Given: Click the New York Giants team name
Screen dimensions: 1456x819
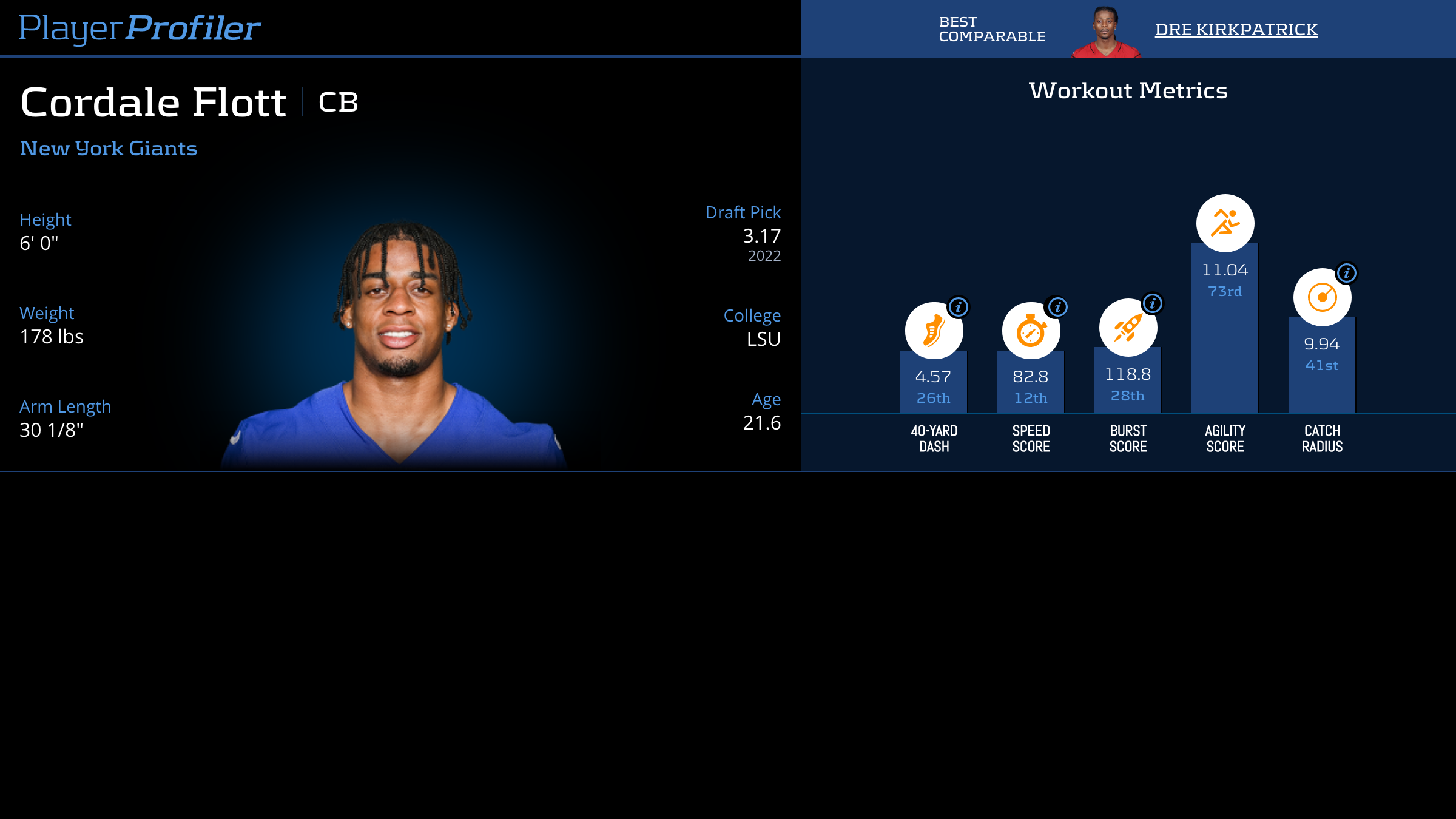Looking at the screenshot, I should pyautogui.click(x=109, y=149).
